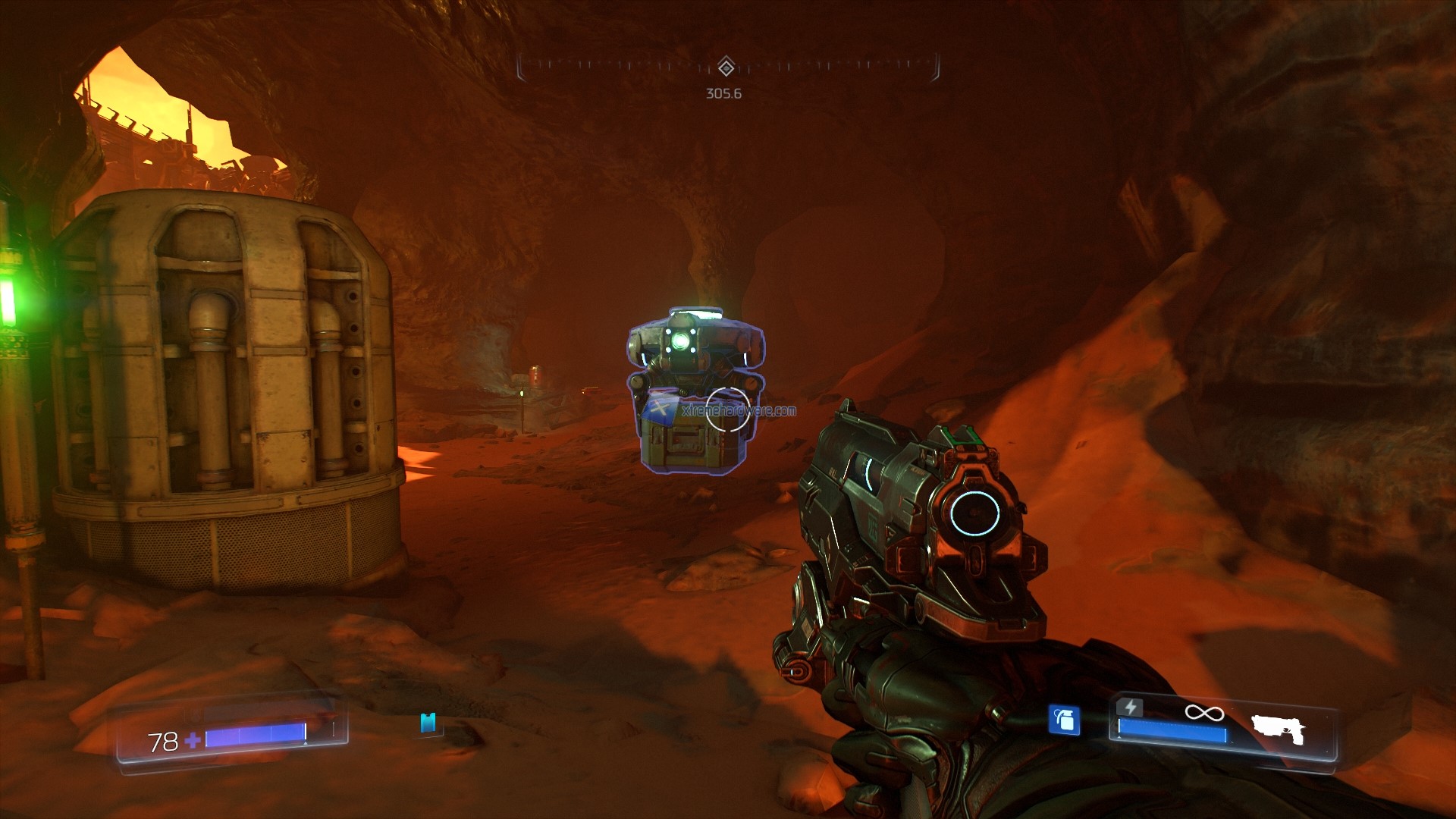Click the blue plus cross beside health number

pyautogui.click(x=193, y=740)
